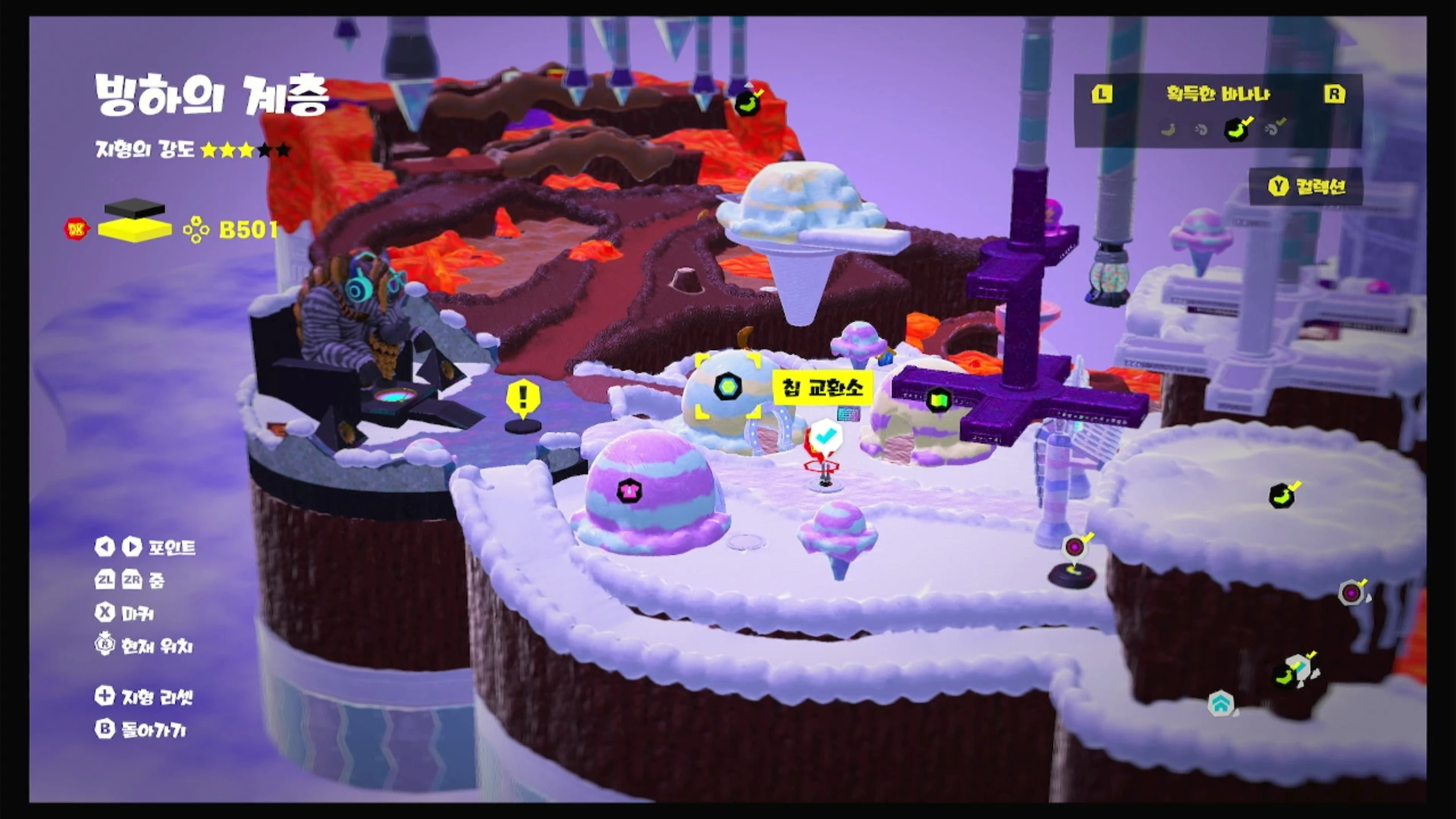Image resolution: width=1456 pixels, height=819 pixels.
Task: Select the banana marker on the snowy plateau
Action: pos(1281,496)
